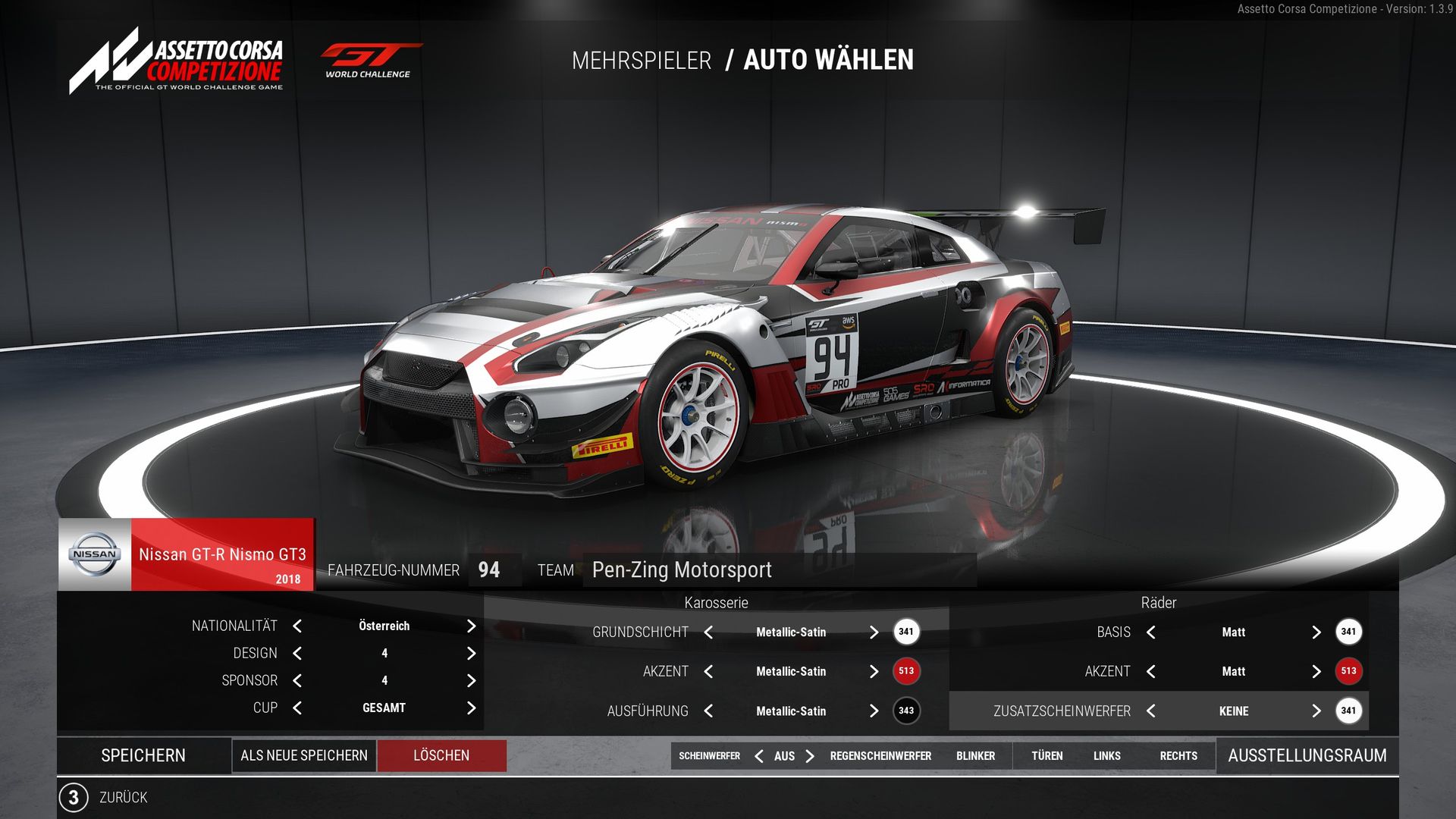This screenshot has height=819, width=1456.
Task: Open the left door with LINKS
Action: [1106, 756]
